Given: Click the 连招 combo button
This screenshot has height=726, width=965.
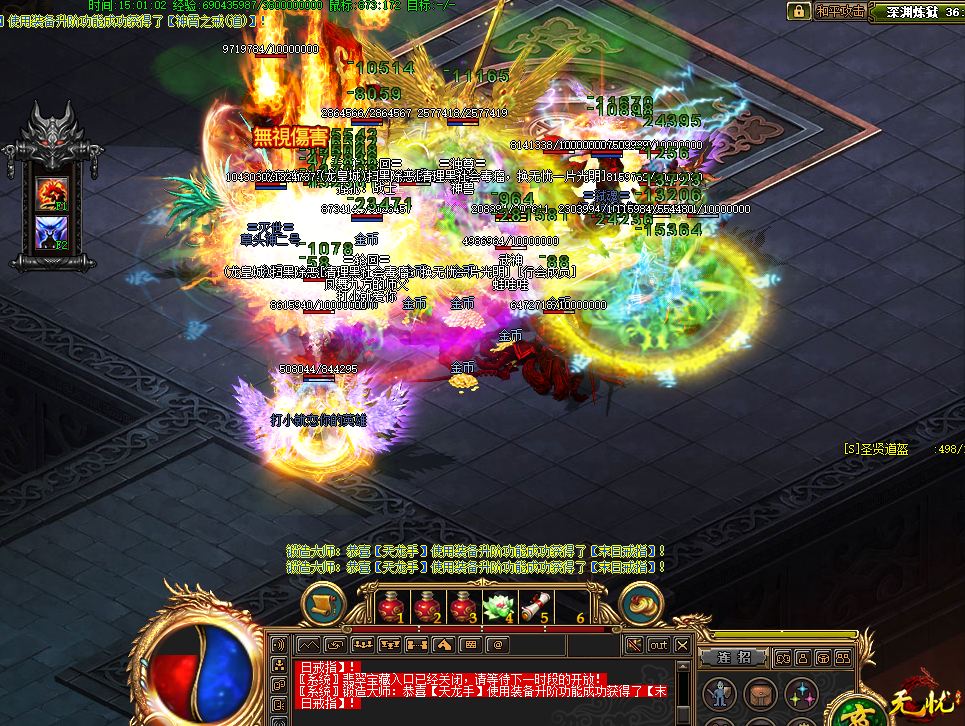Looking at the screenshot, I should point(733,657).
